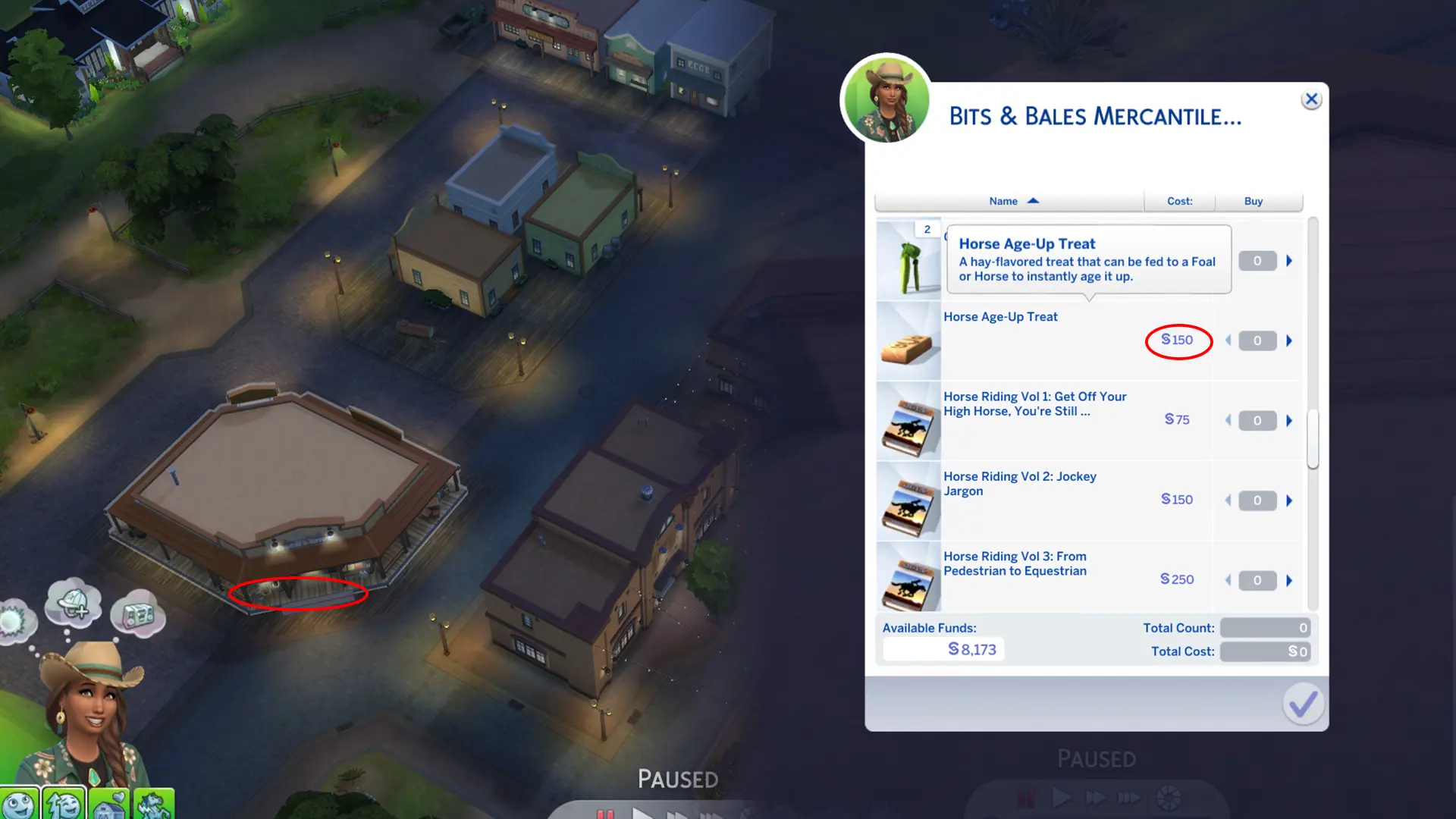Click the Available Funds amount field
This screenshot has width=1456, height=819.
[943, 649]
